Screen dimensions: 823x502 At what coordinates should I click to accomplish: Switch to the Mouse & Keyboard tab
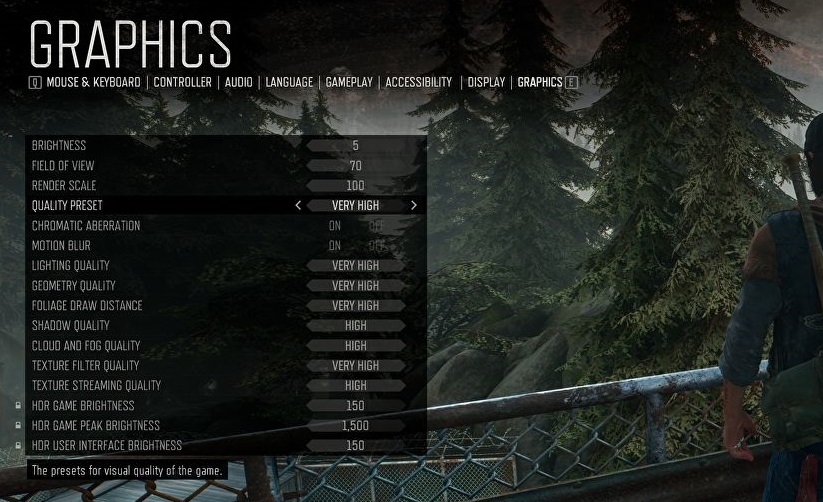click(x=93, y=82)
